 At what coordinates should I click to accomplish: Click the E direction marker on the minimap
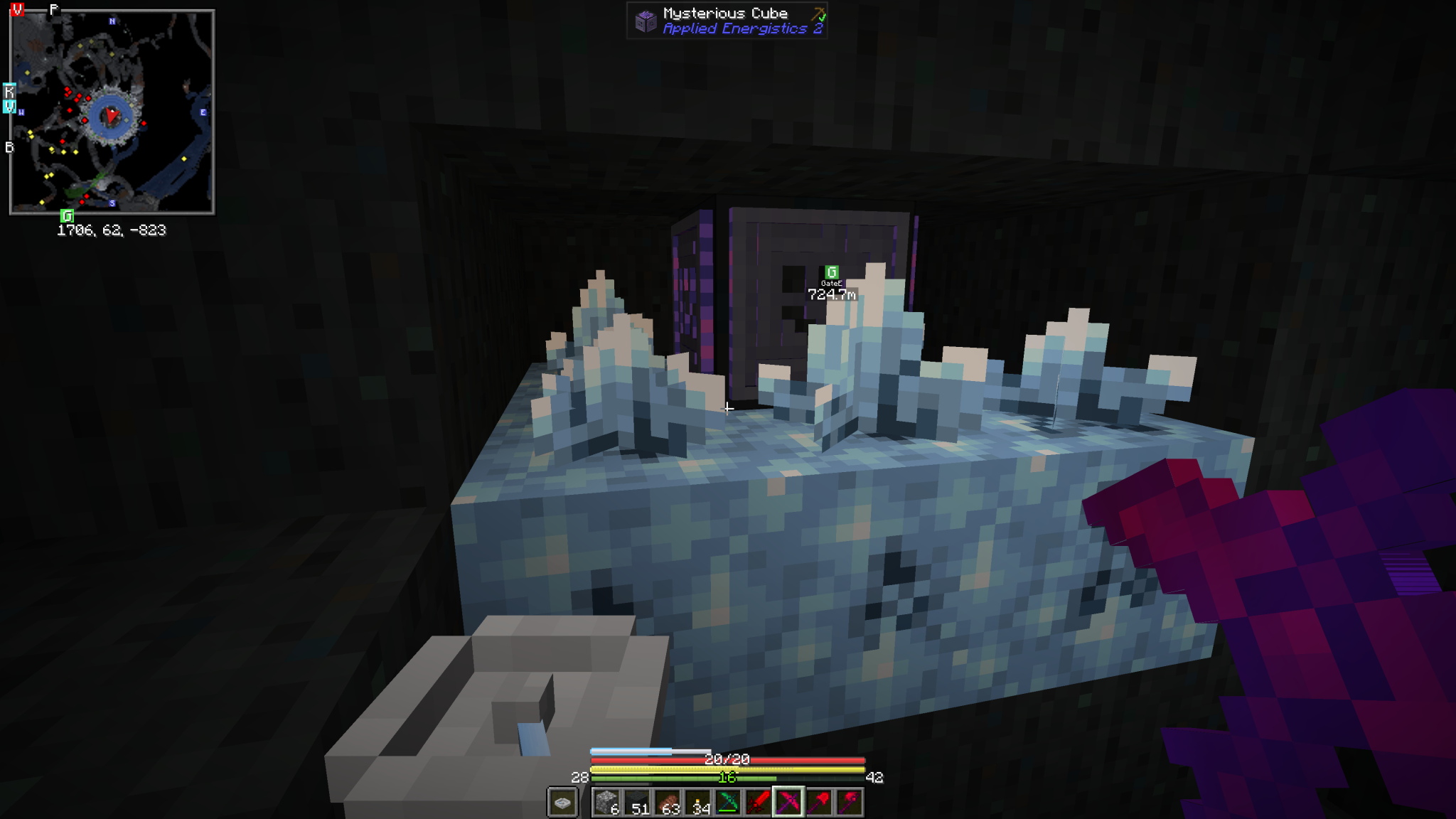coord(203,112)
